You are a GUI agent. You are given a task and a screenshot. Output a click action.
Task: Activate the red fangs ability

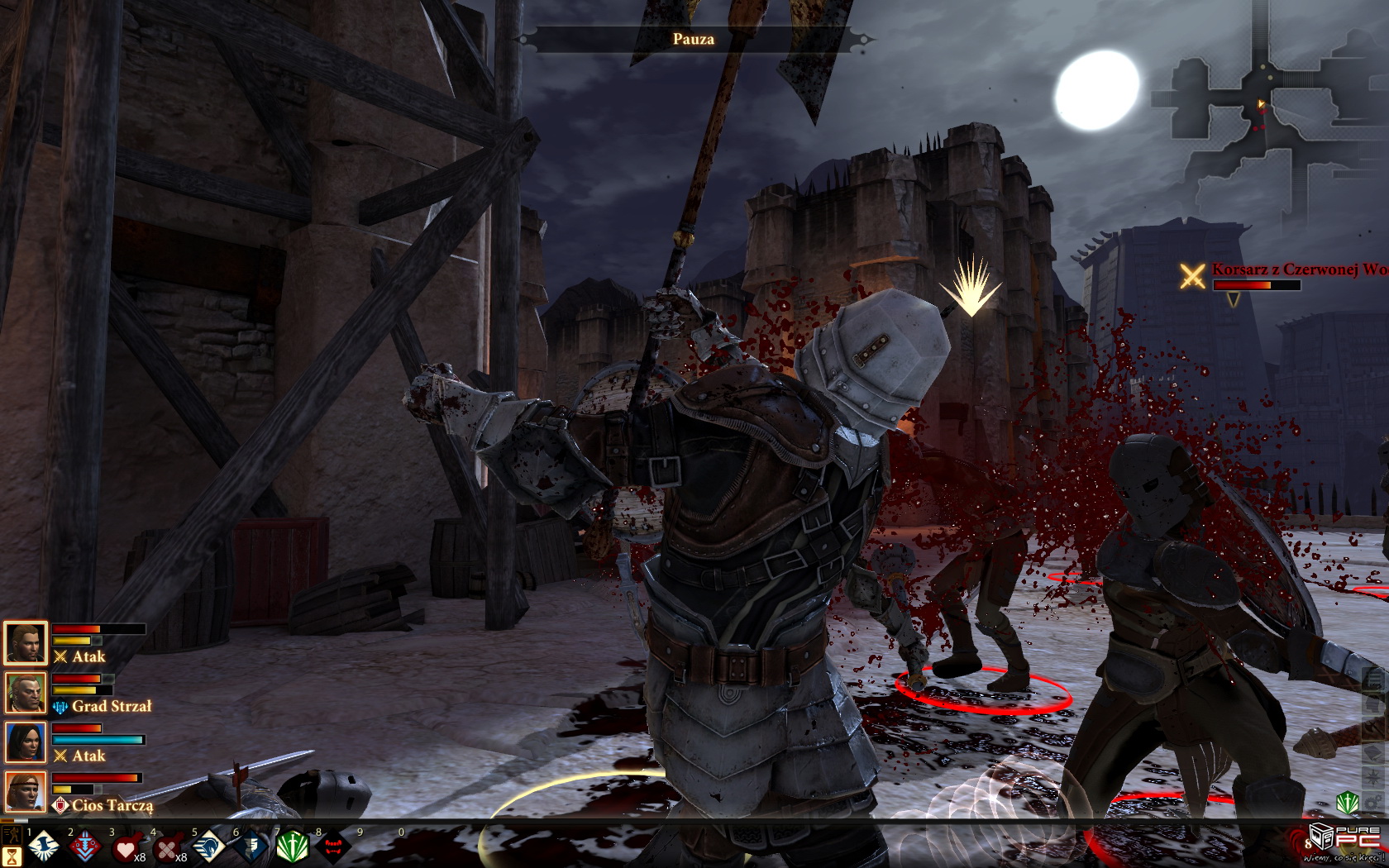click(332, 848)
